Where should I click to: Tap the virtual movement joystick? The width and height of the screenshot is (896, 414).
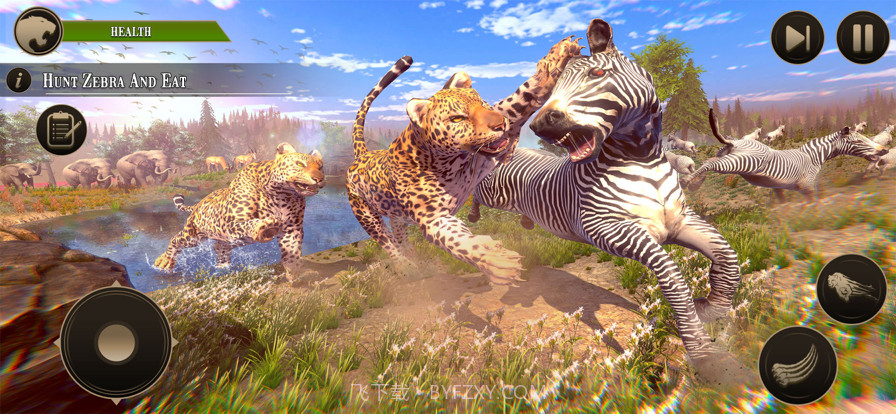coord(116,343)
